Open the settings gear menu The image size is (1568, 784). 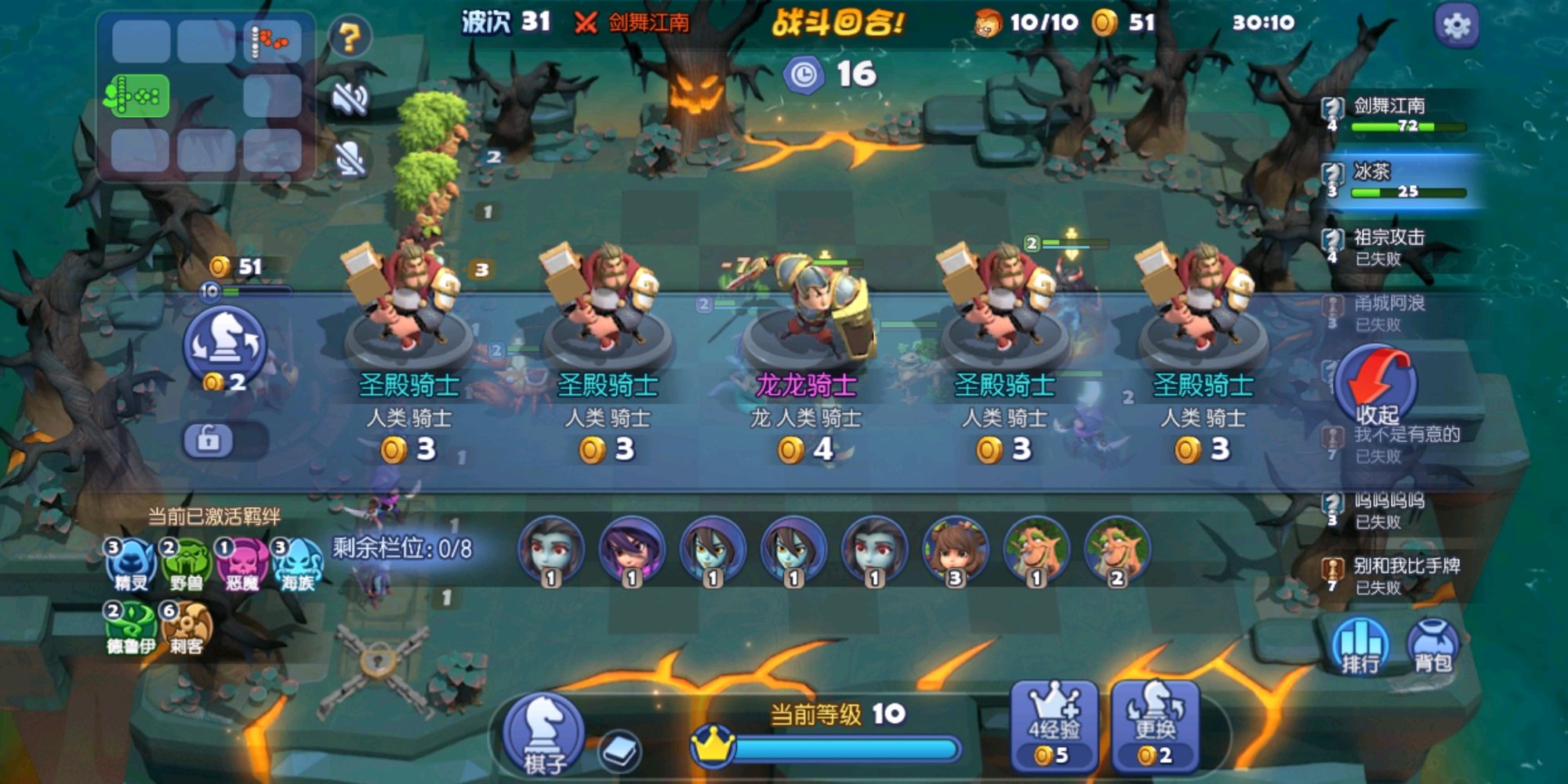pyautogui.click(x=1456, y=26)
